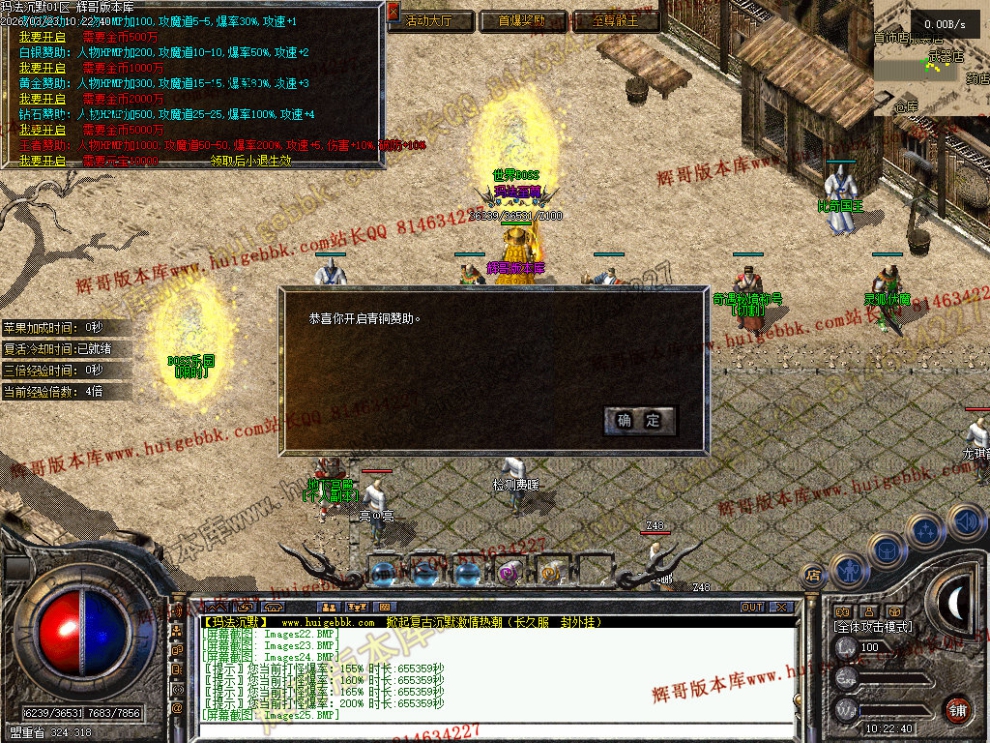Click the minimap in the corner
The image size is (990, 743).
click(x=930, y=60)
